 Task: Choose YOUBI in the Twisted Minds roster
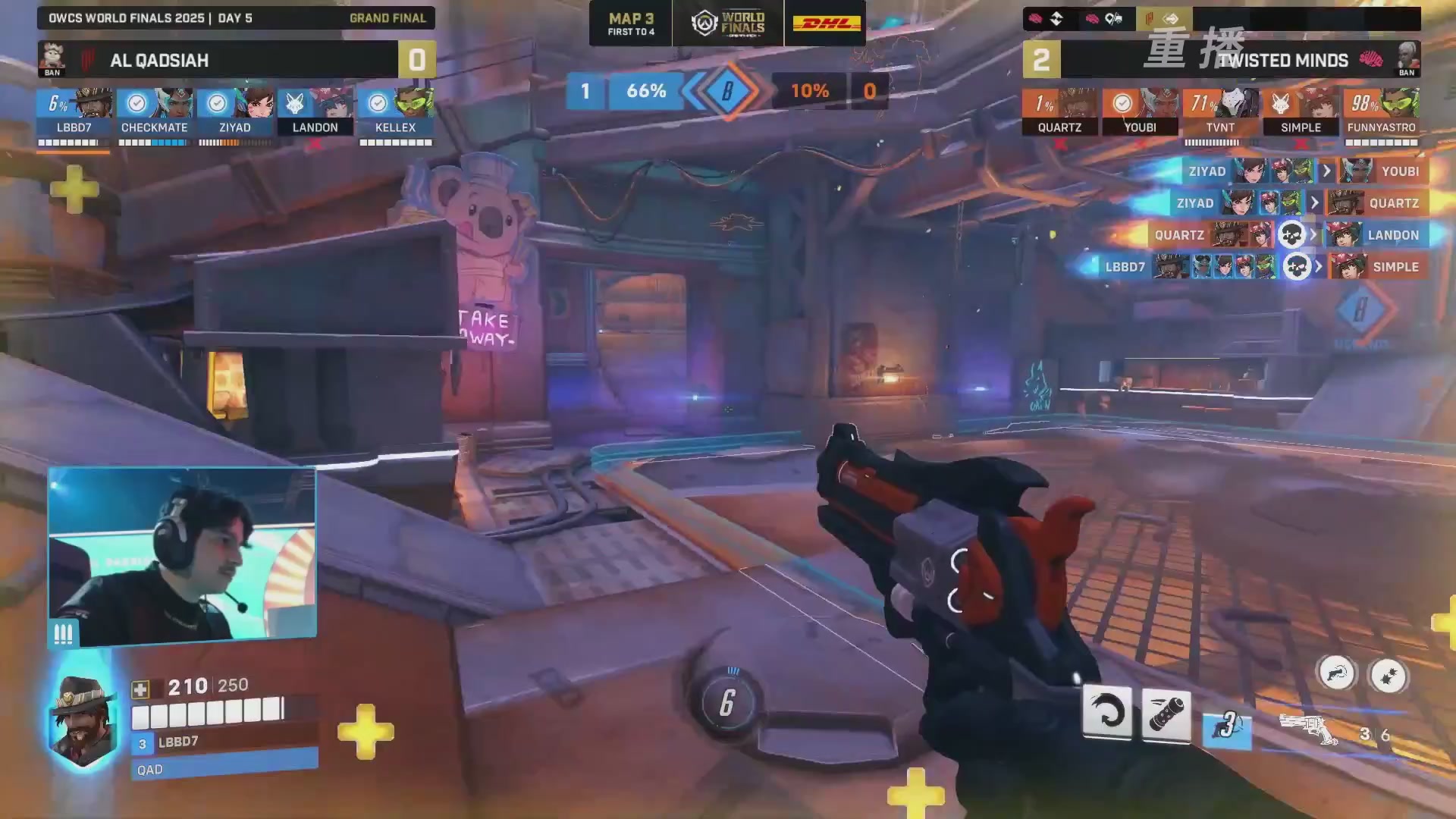pyautogui.click(x=1140, y=112)
